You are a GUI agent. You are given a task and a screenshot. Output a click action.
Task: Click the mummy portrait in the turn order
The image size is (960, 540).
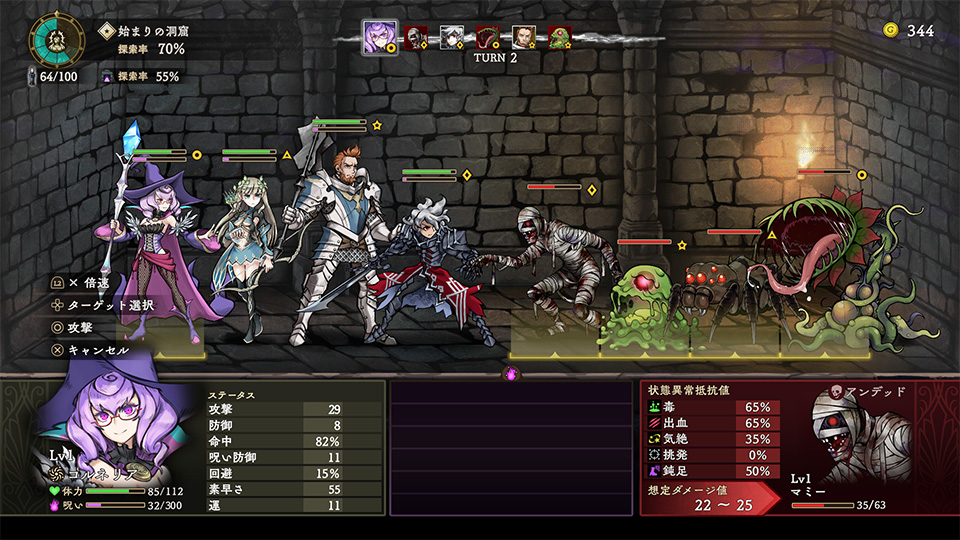pos(416,38)
